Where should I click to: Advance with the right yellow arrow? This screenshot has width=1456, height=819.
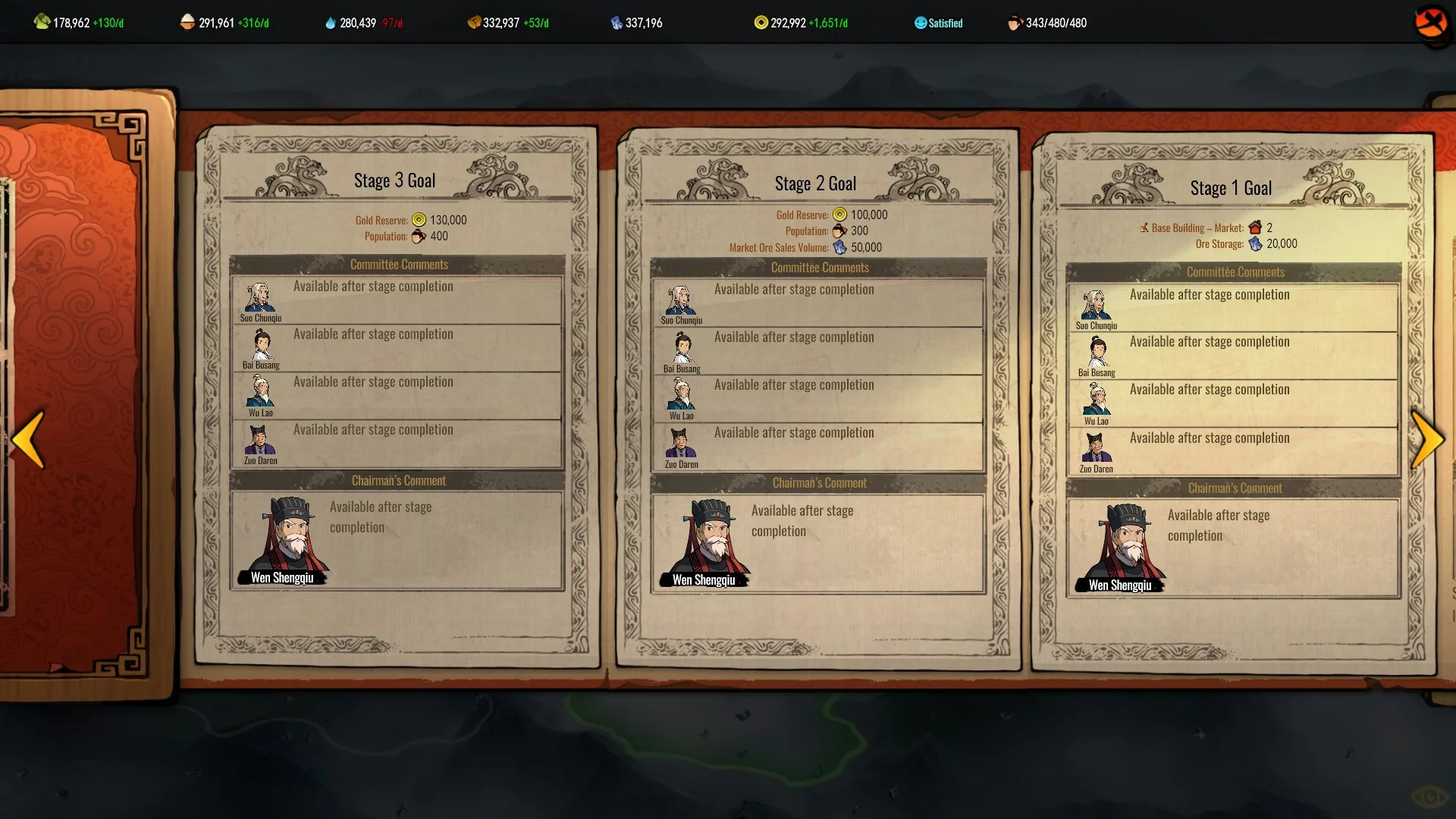coord(1427,439)
